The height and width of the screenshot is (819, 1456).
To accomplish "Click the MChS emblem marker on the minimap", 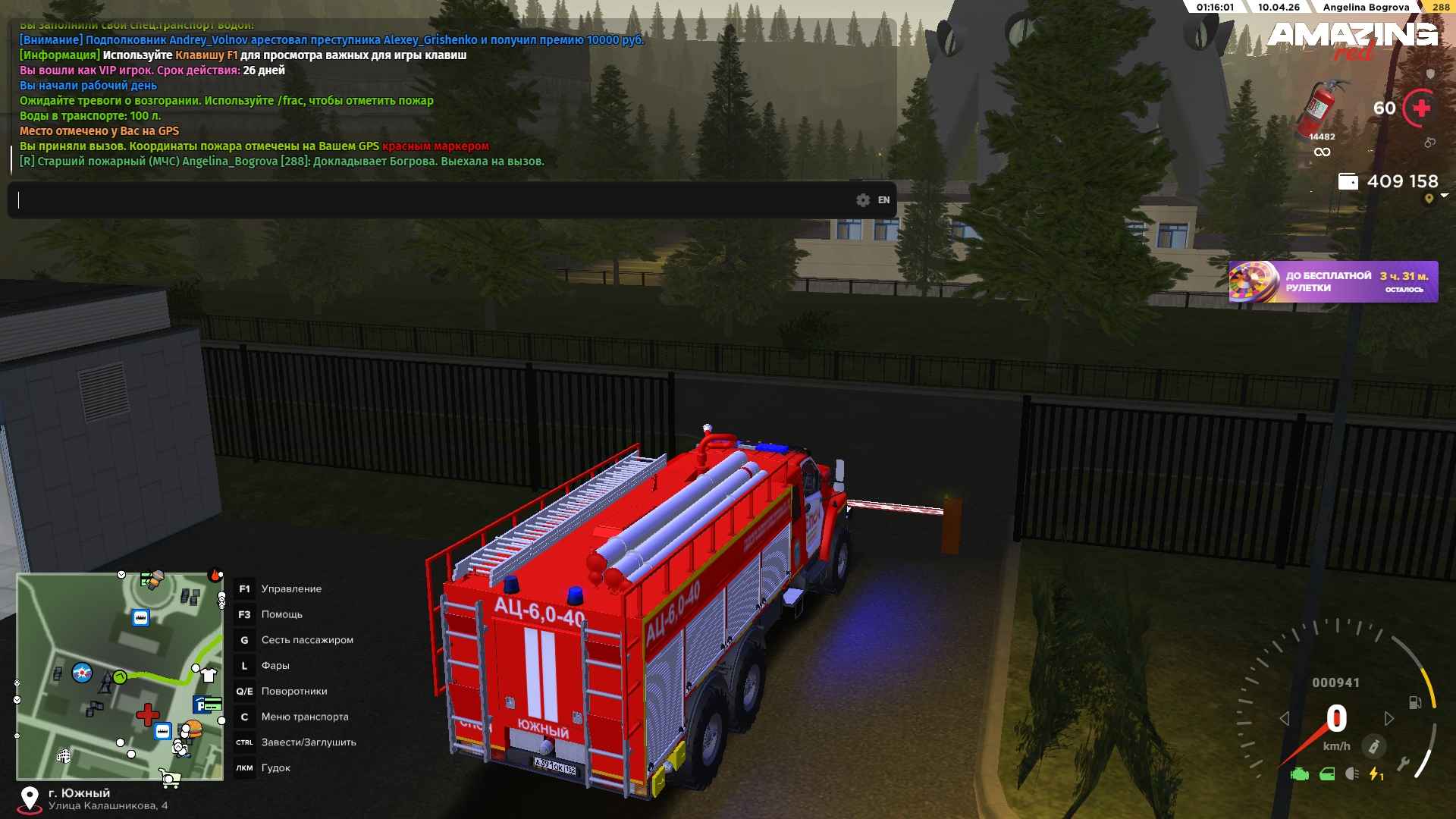I will pos(82,672).
